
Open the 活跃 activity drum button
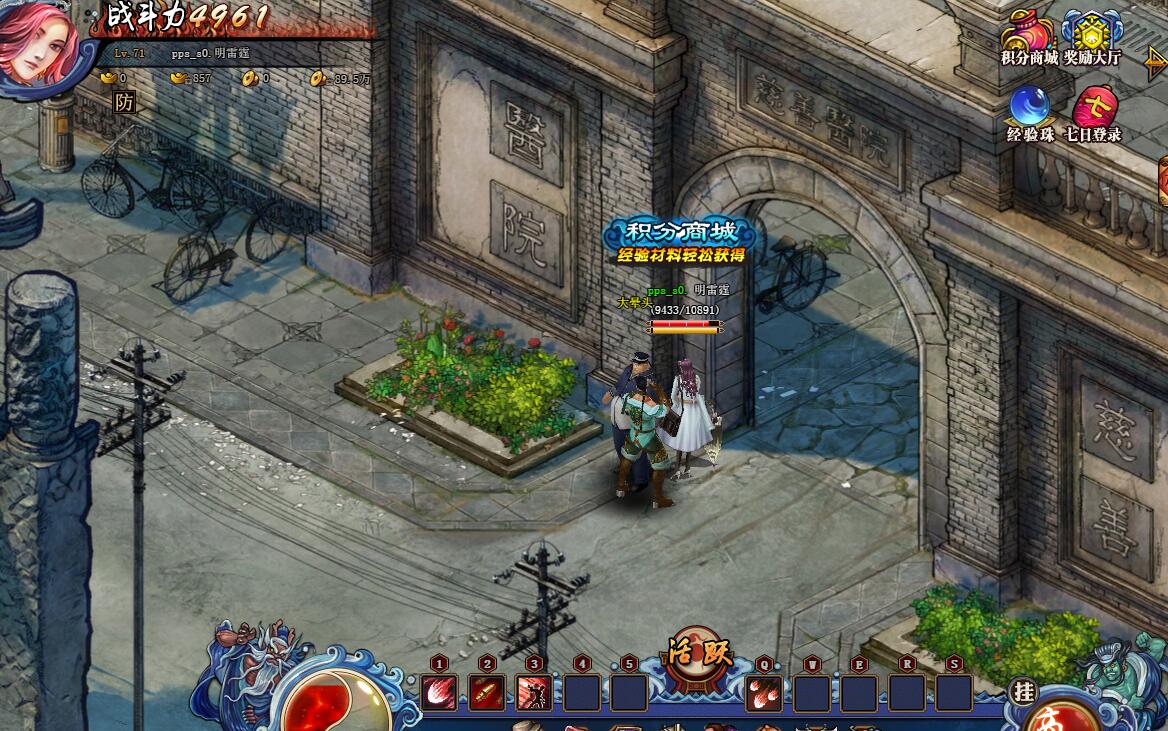tap(700, 657)
